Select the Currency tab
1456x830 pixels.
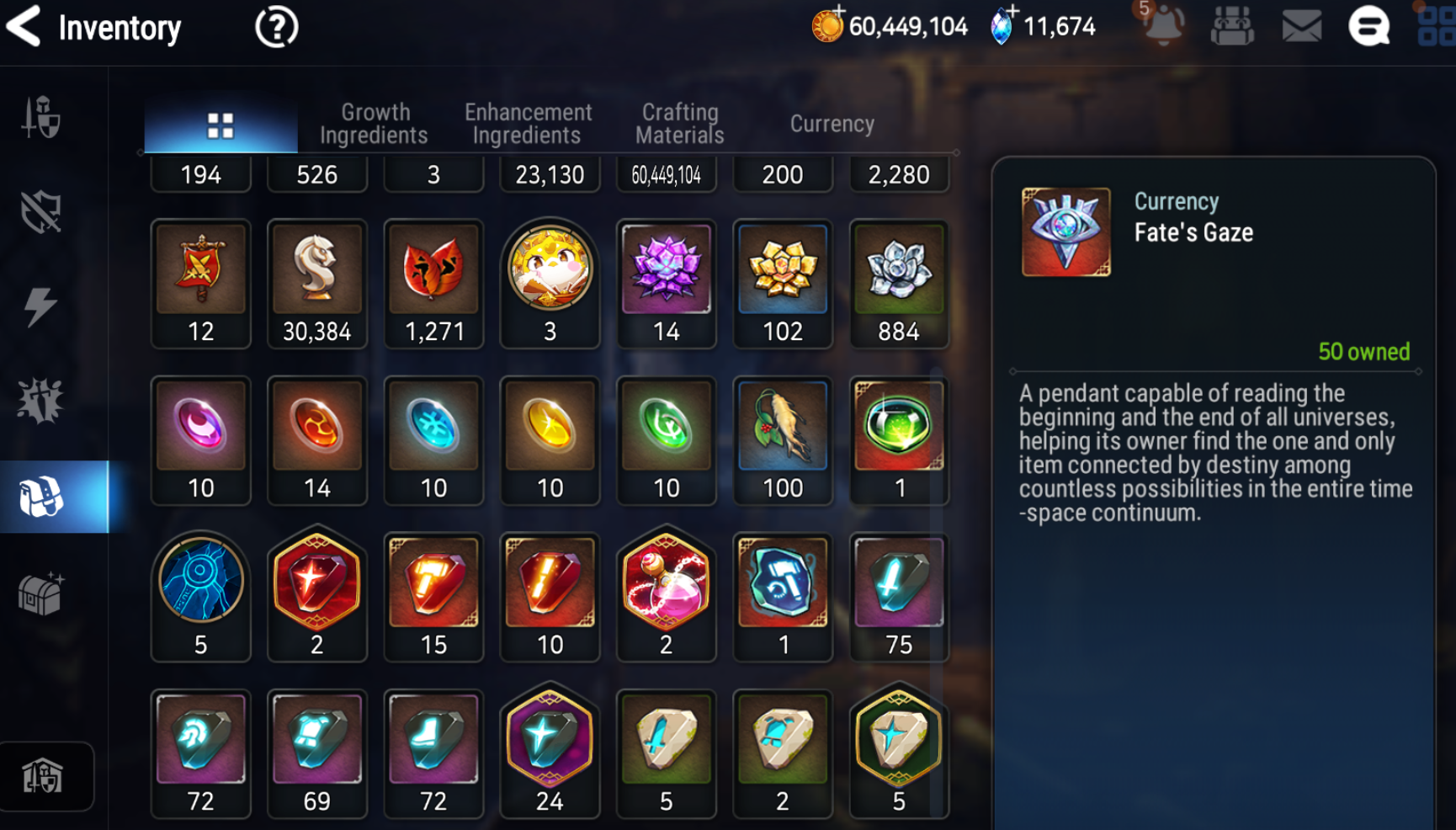pos(832,124)
